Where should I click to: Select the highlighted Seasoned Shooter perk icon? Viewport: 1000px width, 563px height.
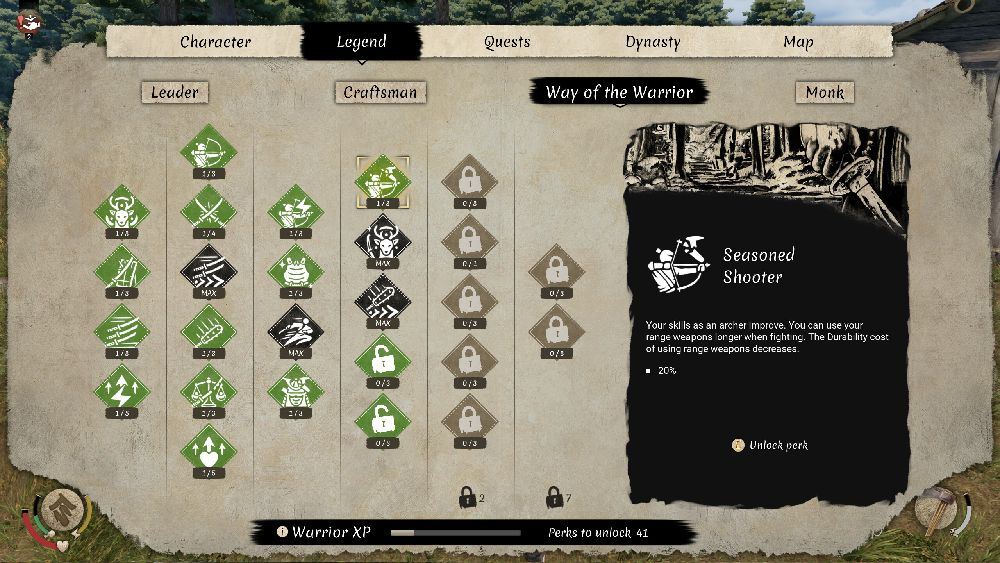coord(382,180)
